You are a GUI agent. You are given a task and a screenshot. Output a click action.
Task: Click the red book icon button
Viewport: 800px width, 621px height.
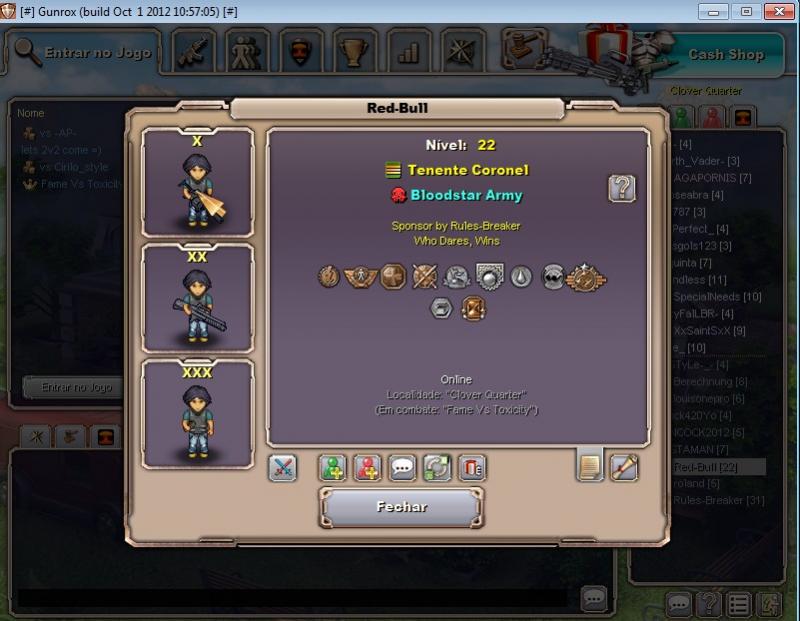(x=472, y=468)
